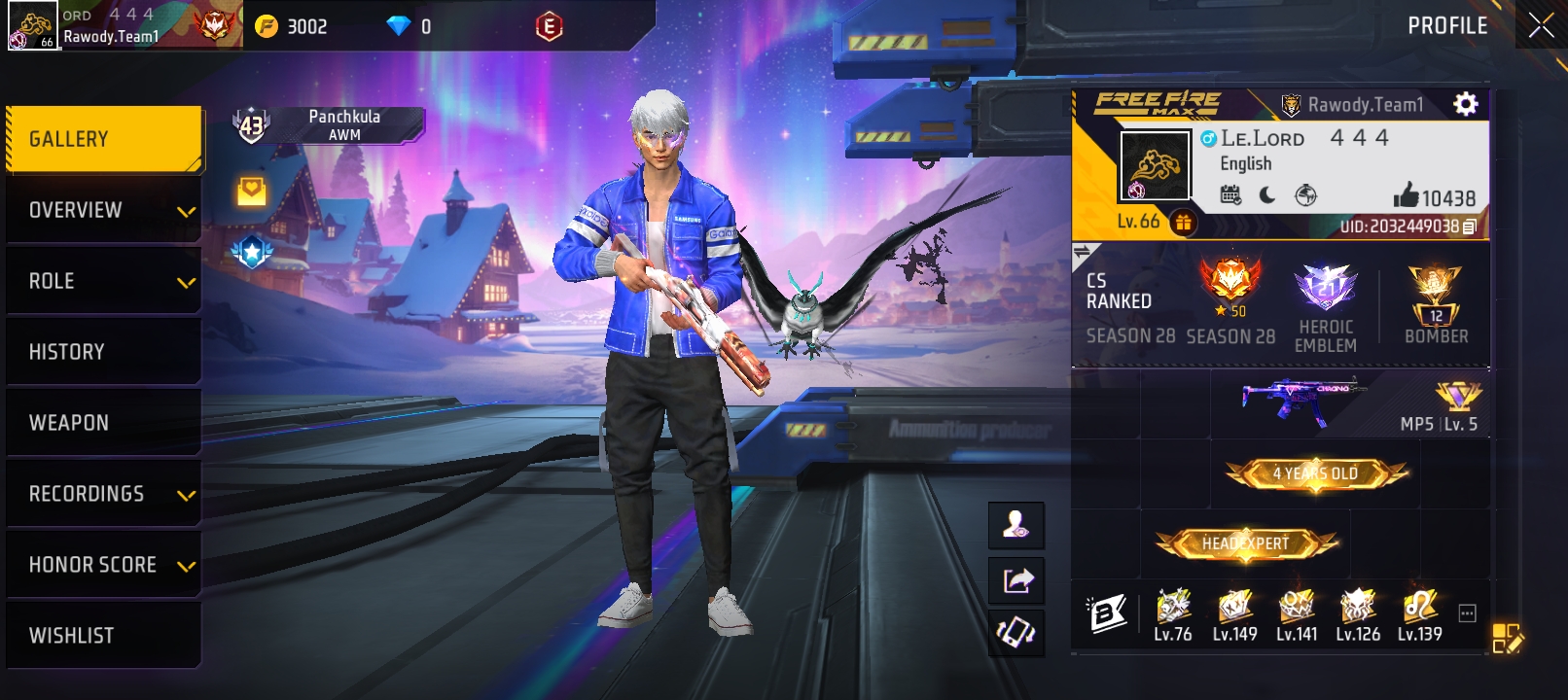
Task: View the 4 Years Old badge
Action: (1316, 473)
